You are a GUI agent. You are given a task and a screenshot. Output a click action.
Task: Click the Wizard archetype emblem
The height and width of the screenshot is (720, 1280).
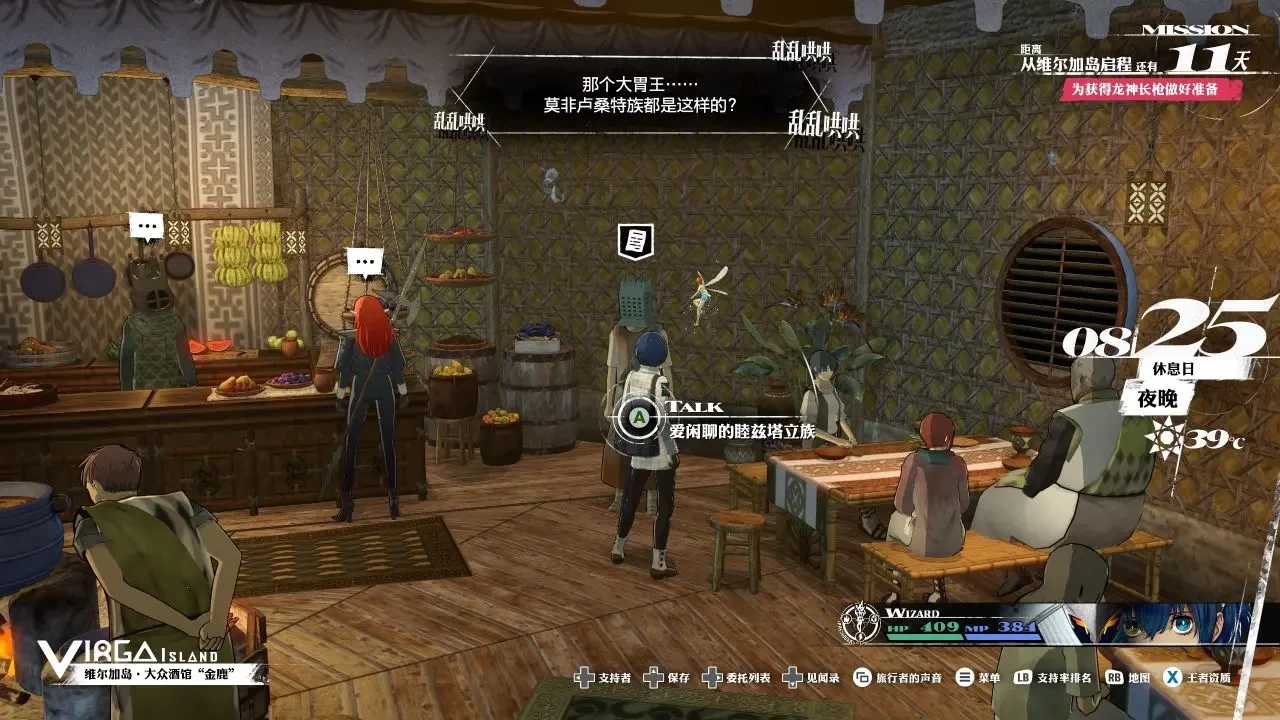[x=858, y=622]
